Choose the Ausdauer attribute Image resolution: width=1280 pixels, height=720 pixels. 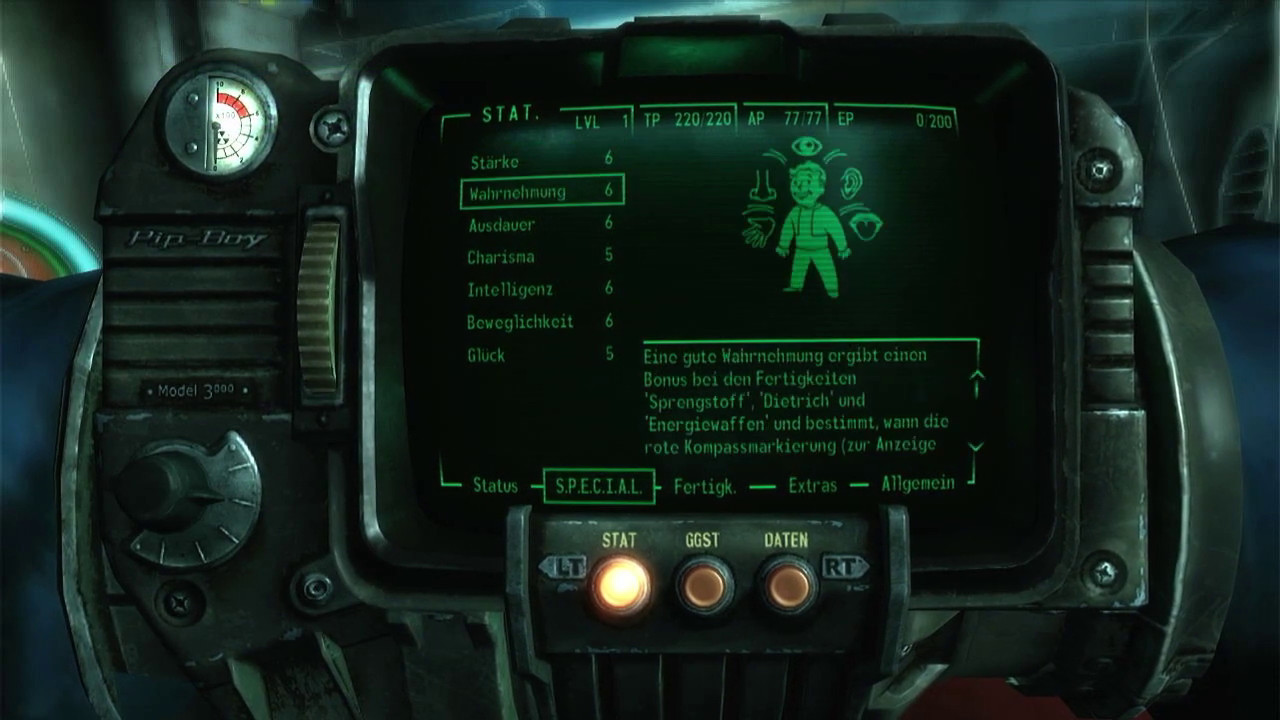pyautogui.click(x=541, y=224)
